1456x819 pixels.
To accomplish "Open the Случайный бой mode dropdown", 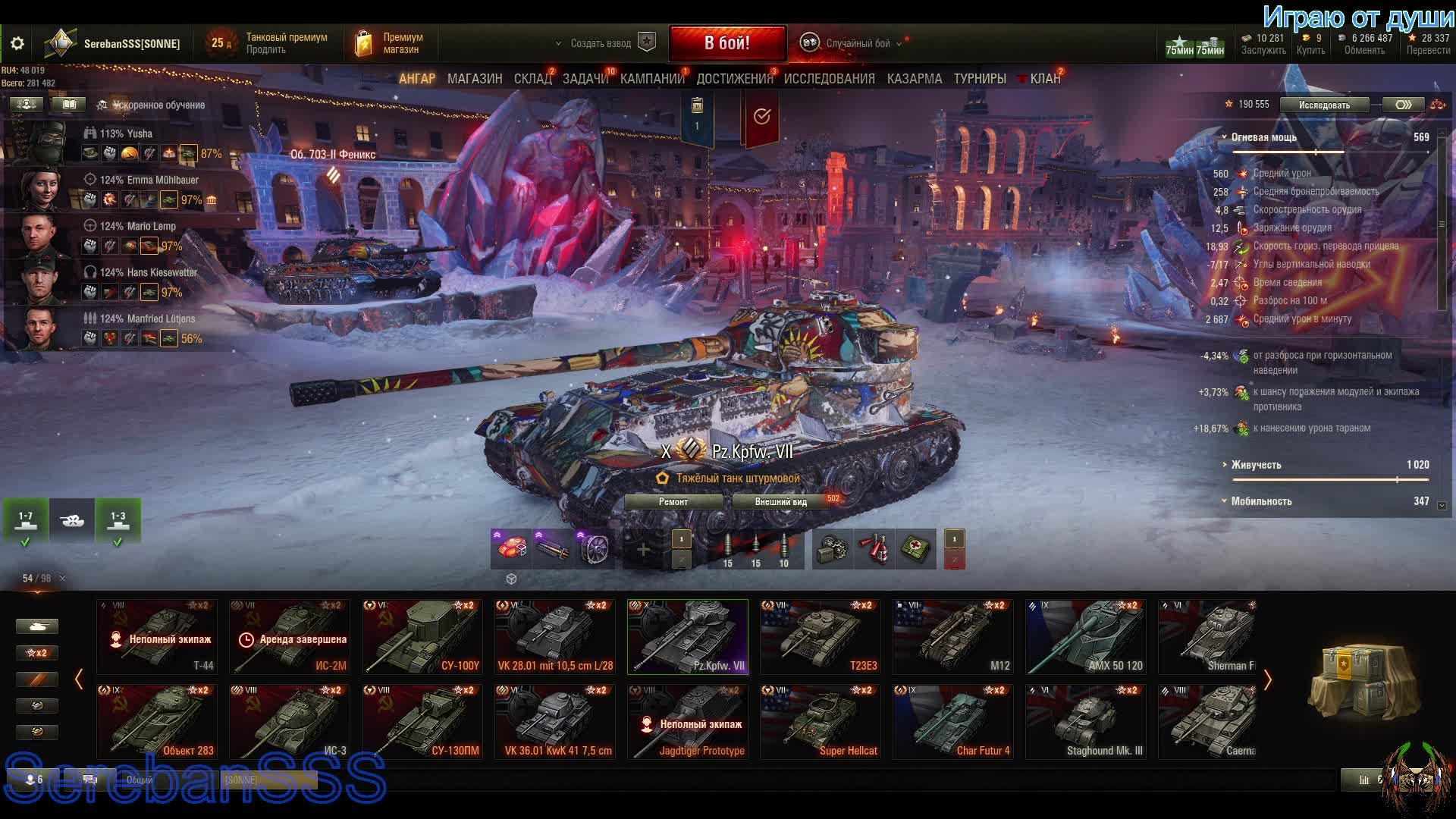I will (x=857, y=44).
